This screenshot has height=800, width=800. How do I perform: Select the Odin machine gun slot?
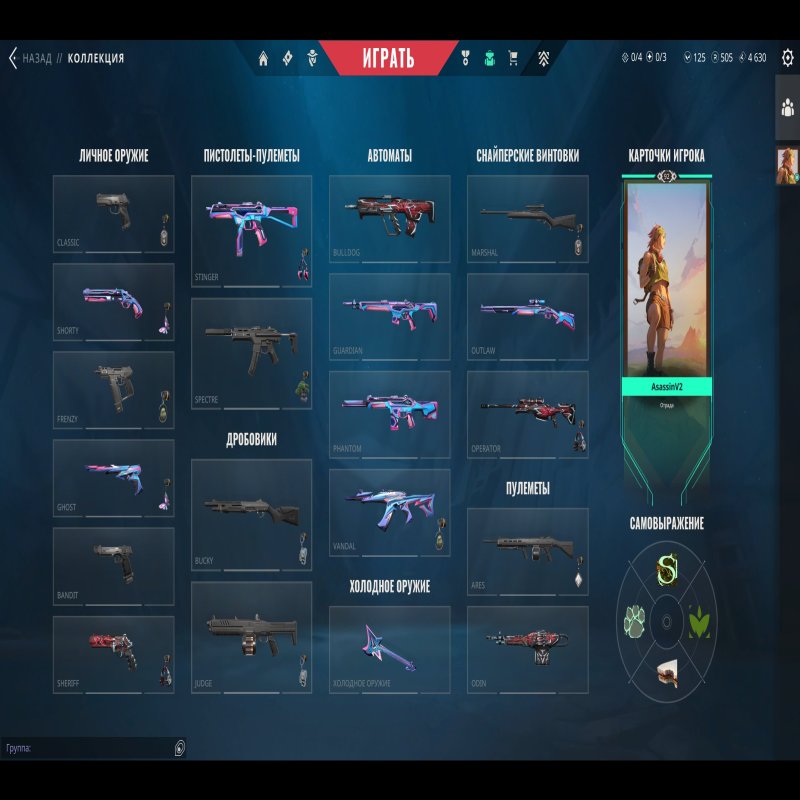pos(527,649)
